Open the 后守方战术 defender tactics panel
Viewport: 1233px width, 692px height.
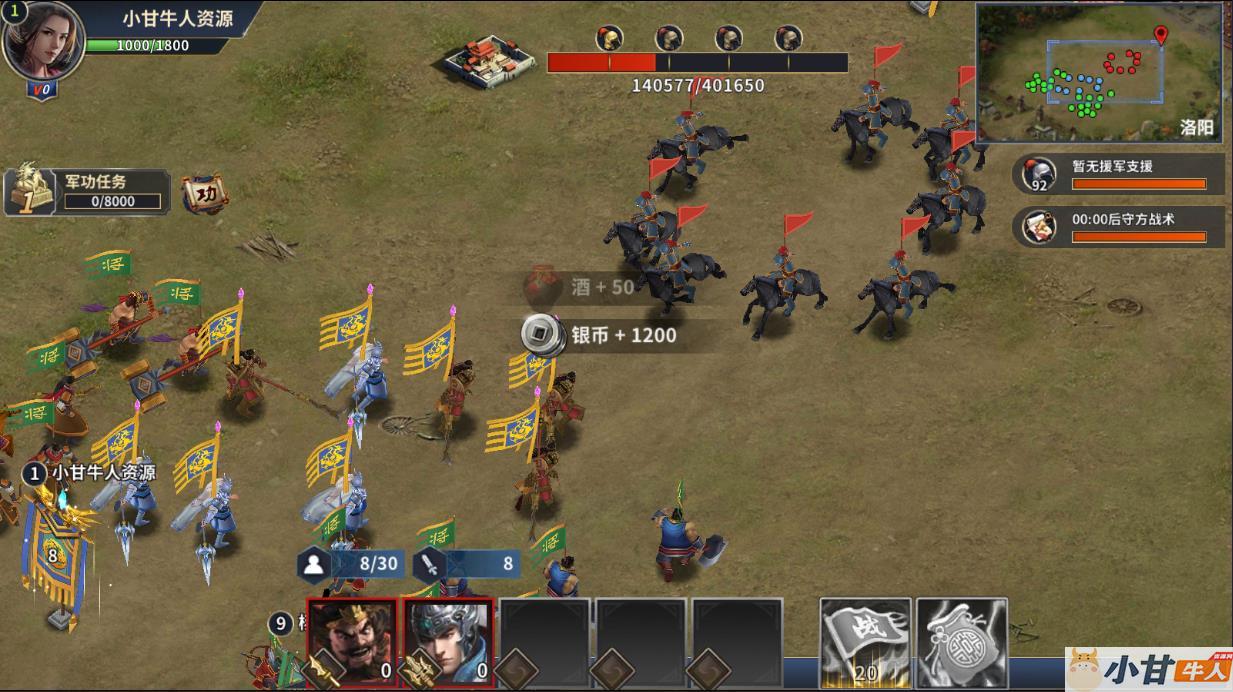tap(1118, 227)
